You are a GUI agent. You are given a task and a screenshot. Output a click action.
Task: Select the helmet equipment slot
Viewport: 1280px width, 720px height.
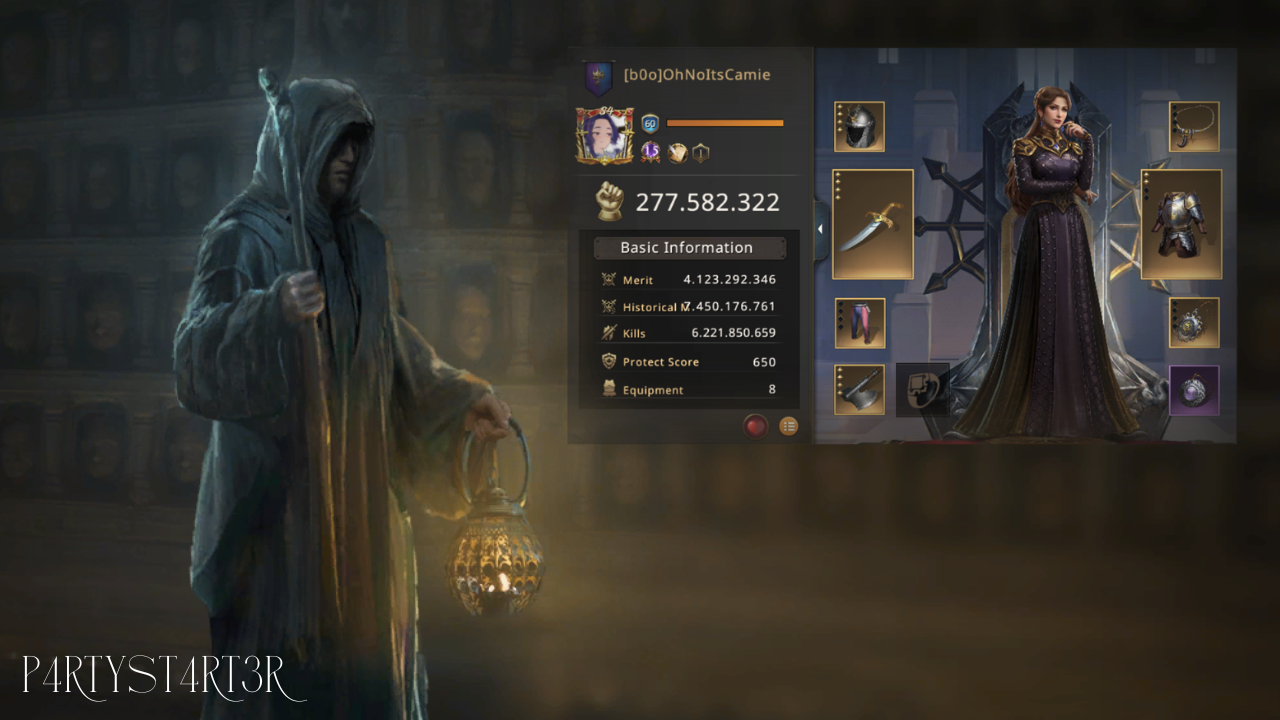[x=859, y=127]
